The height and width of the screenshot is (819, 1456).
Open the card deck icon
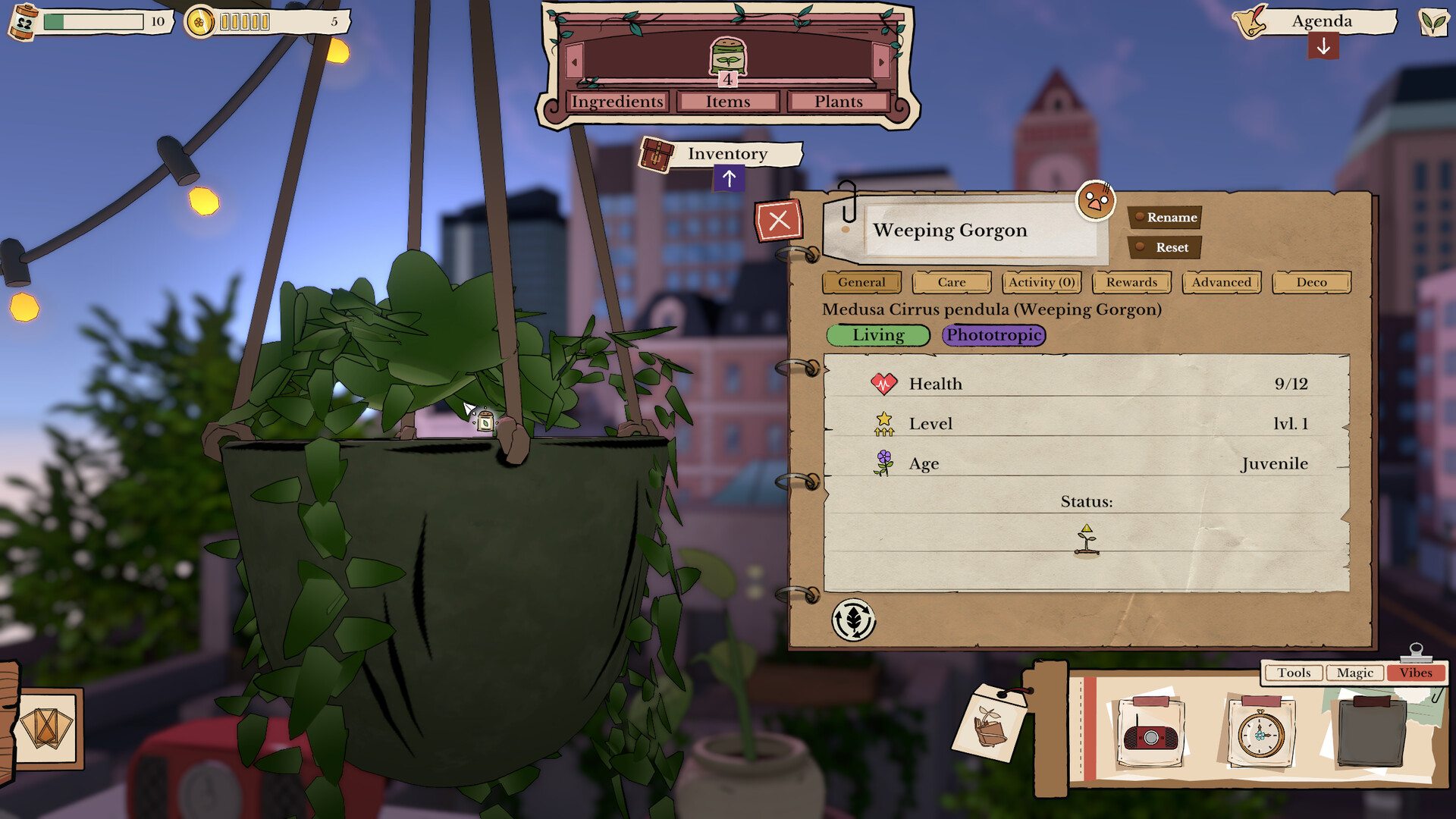coord(47,729)
